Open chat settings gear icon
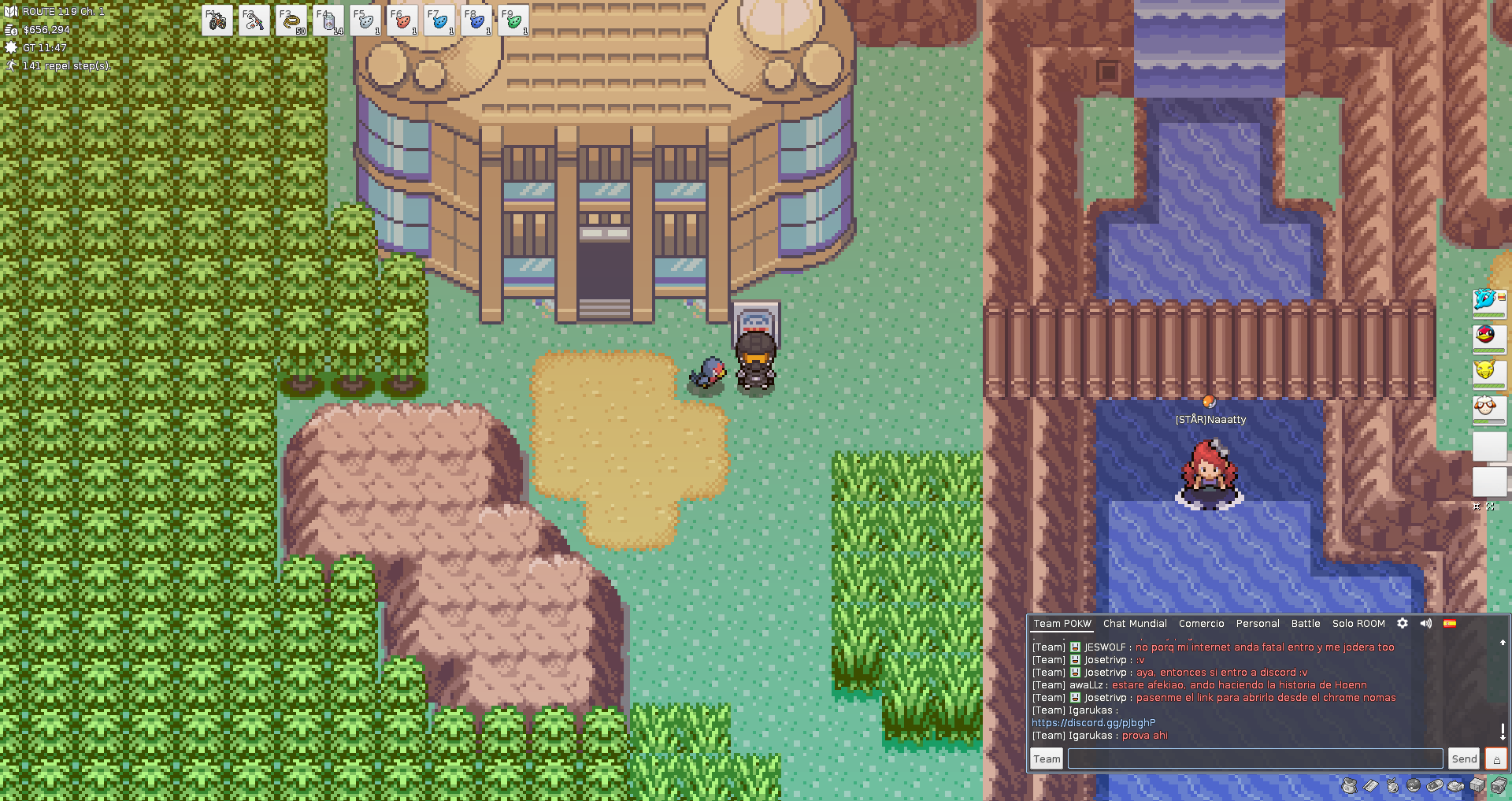The height and width of the screenshot is (801, 1512). click(1403, 623)
